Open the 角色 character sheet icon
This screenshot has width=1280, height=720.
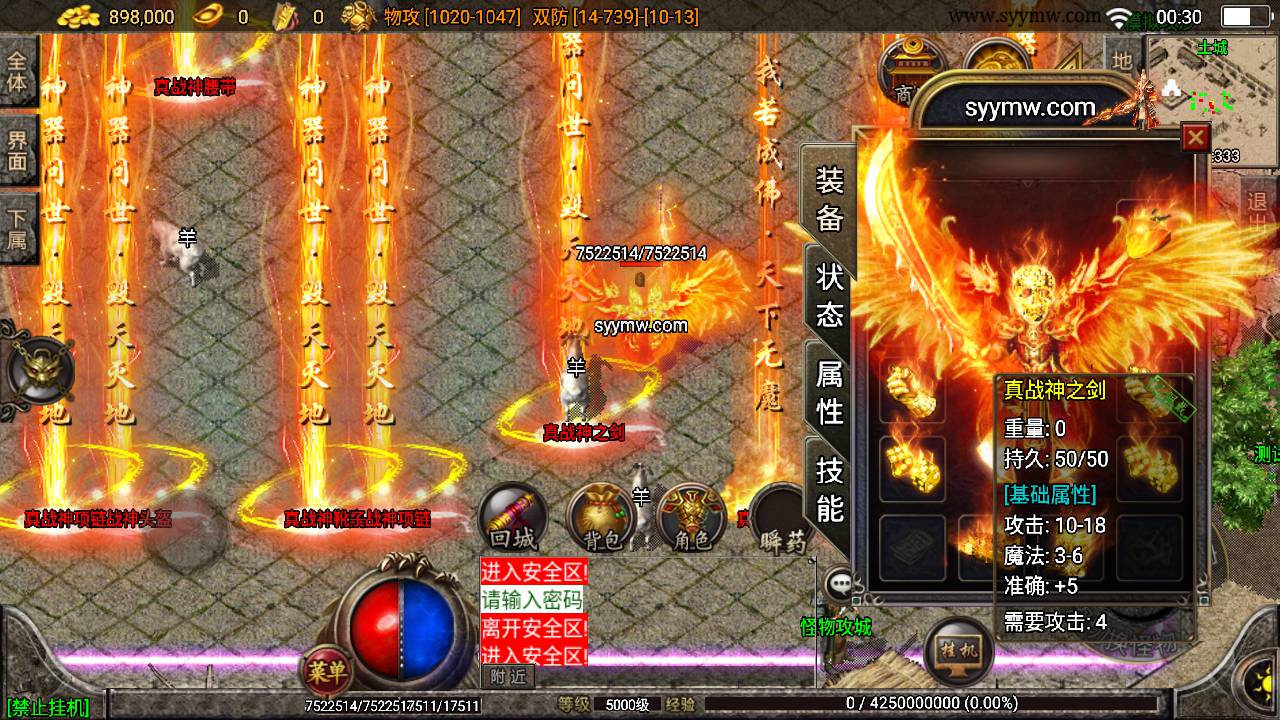tap(692, 520)
